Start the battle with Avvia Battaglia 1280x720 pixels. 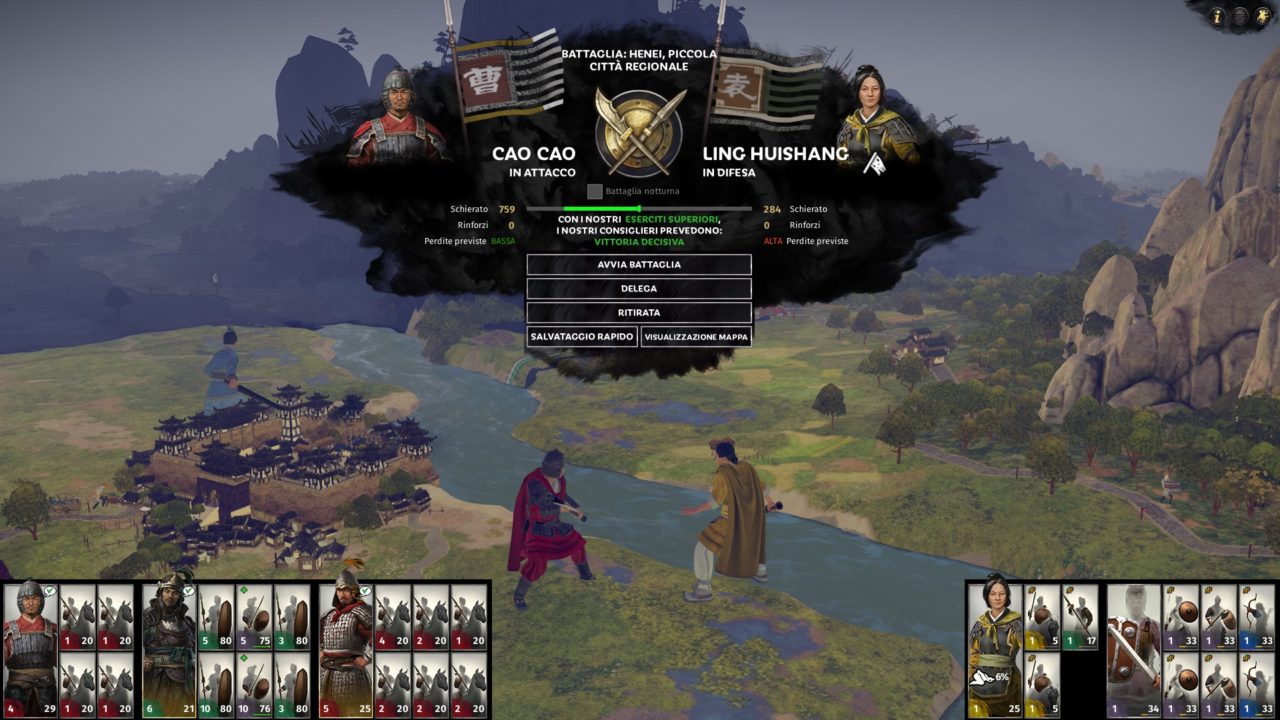(639, 265)
